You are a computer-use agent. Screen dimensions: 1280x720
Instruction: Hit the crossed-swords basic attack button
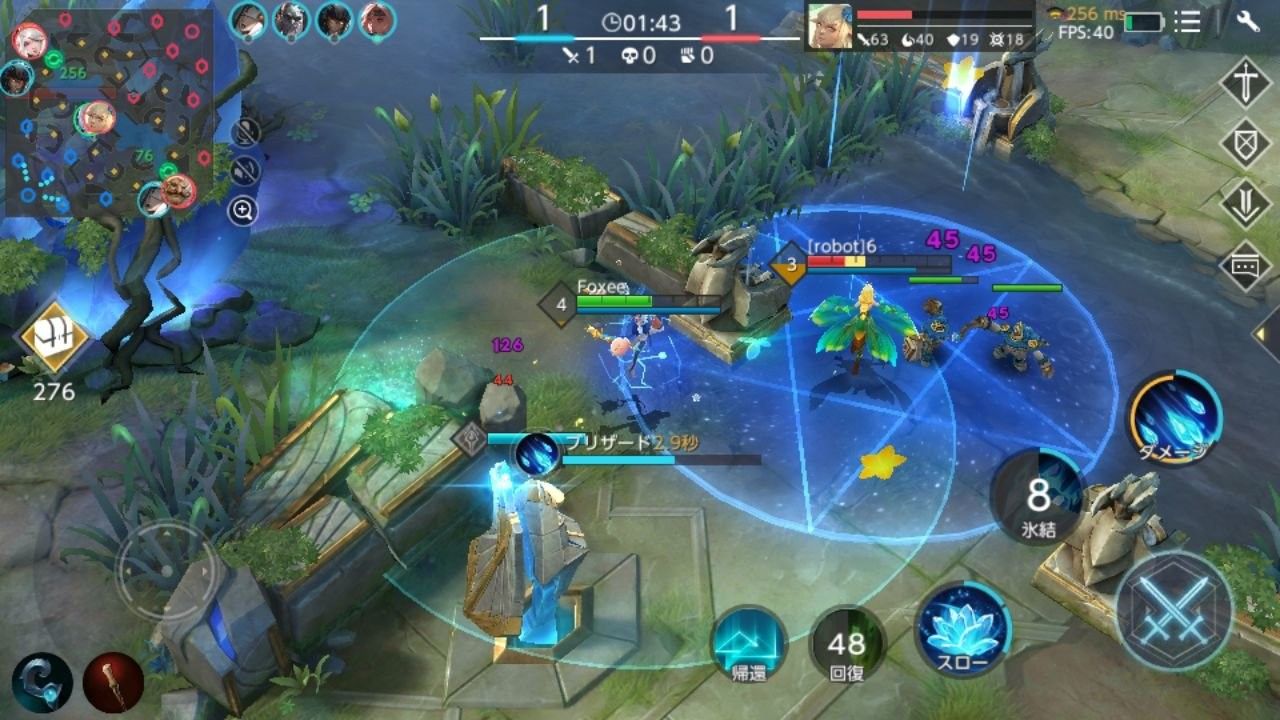tap(1173, 609)
